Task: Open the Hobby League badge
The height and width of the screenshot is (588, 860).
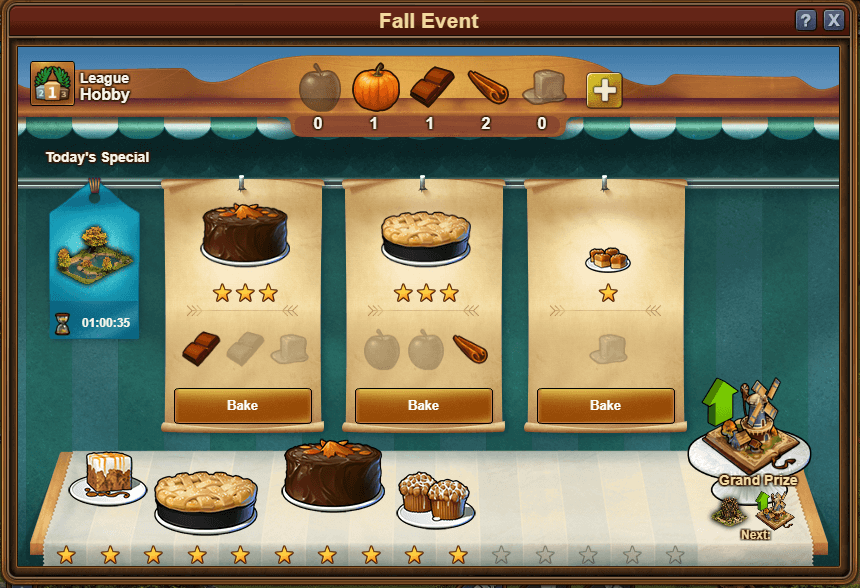Action: (52, 84)
